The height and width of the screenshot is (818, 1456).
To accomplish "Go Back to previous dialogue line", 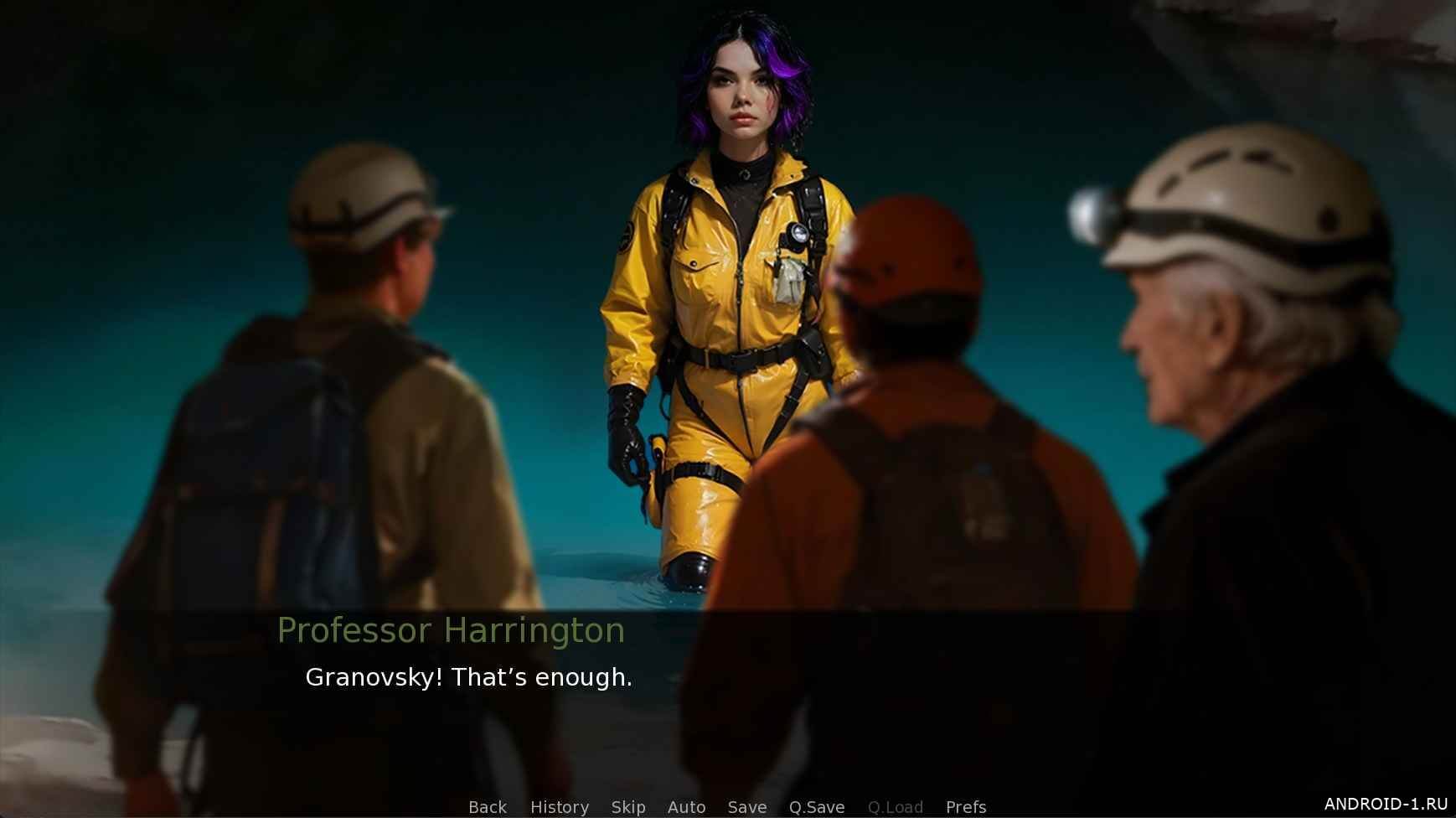I will tap(487, 806).
